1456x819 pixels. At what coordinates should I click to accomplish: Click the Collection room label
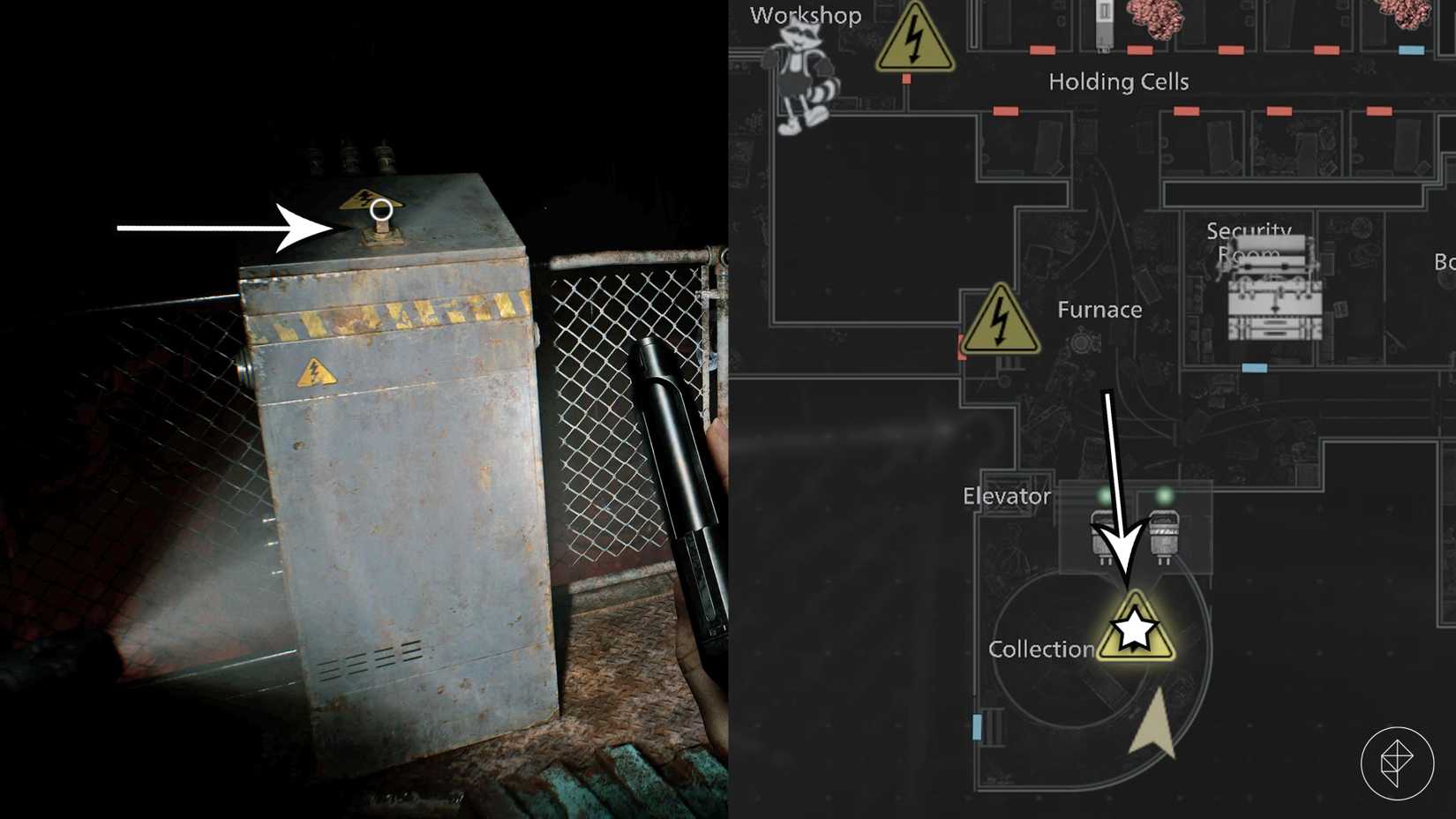click(x=1041, y=649)
